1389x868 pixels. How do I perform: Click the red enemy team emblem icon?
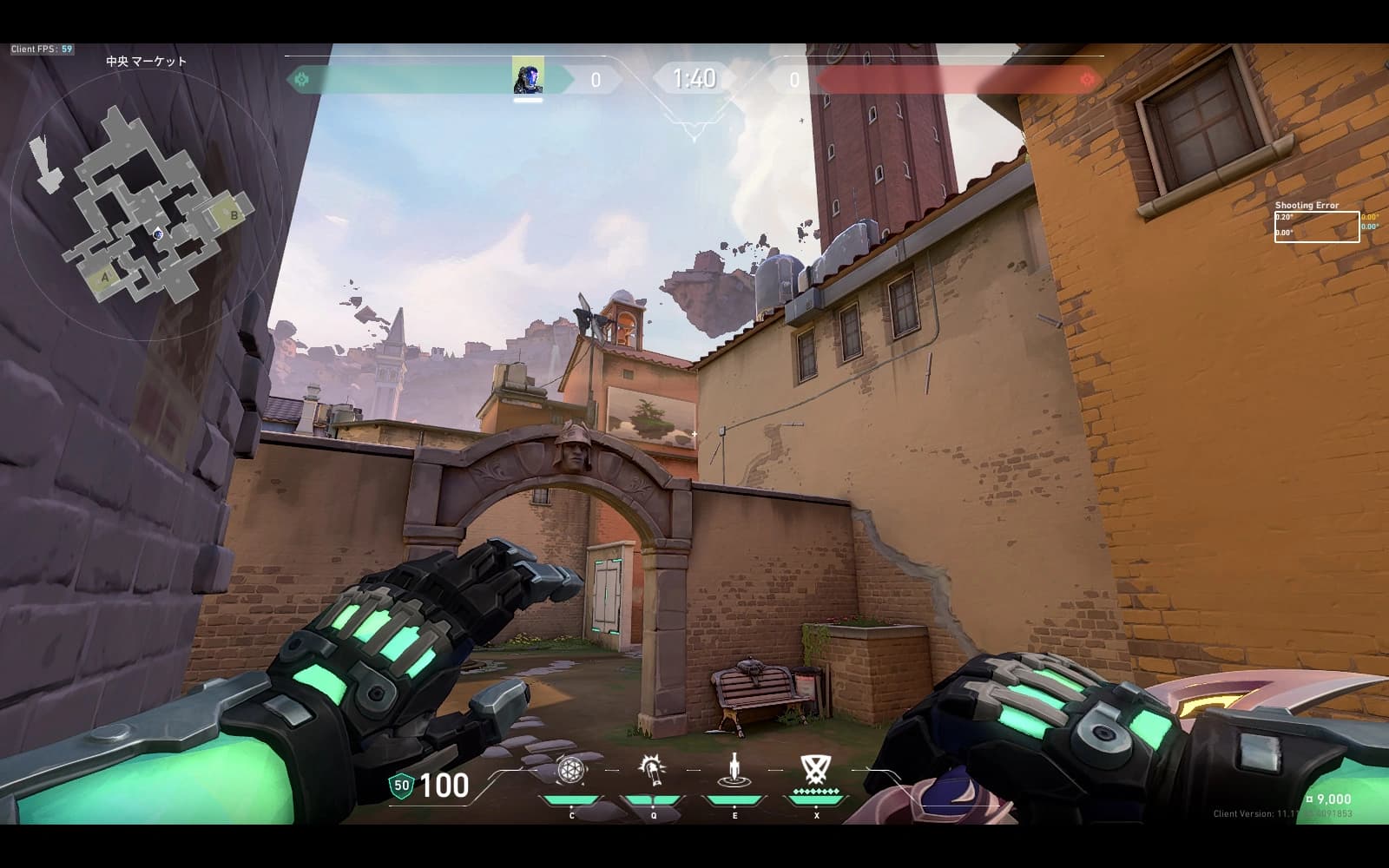click(1087, 80)
